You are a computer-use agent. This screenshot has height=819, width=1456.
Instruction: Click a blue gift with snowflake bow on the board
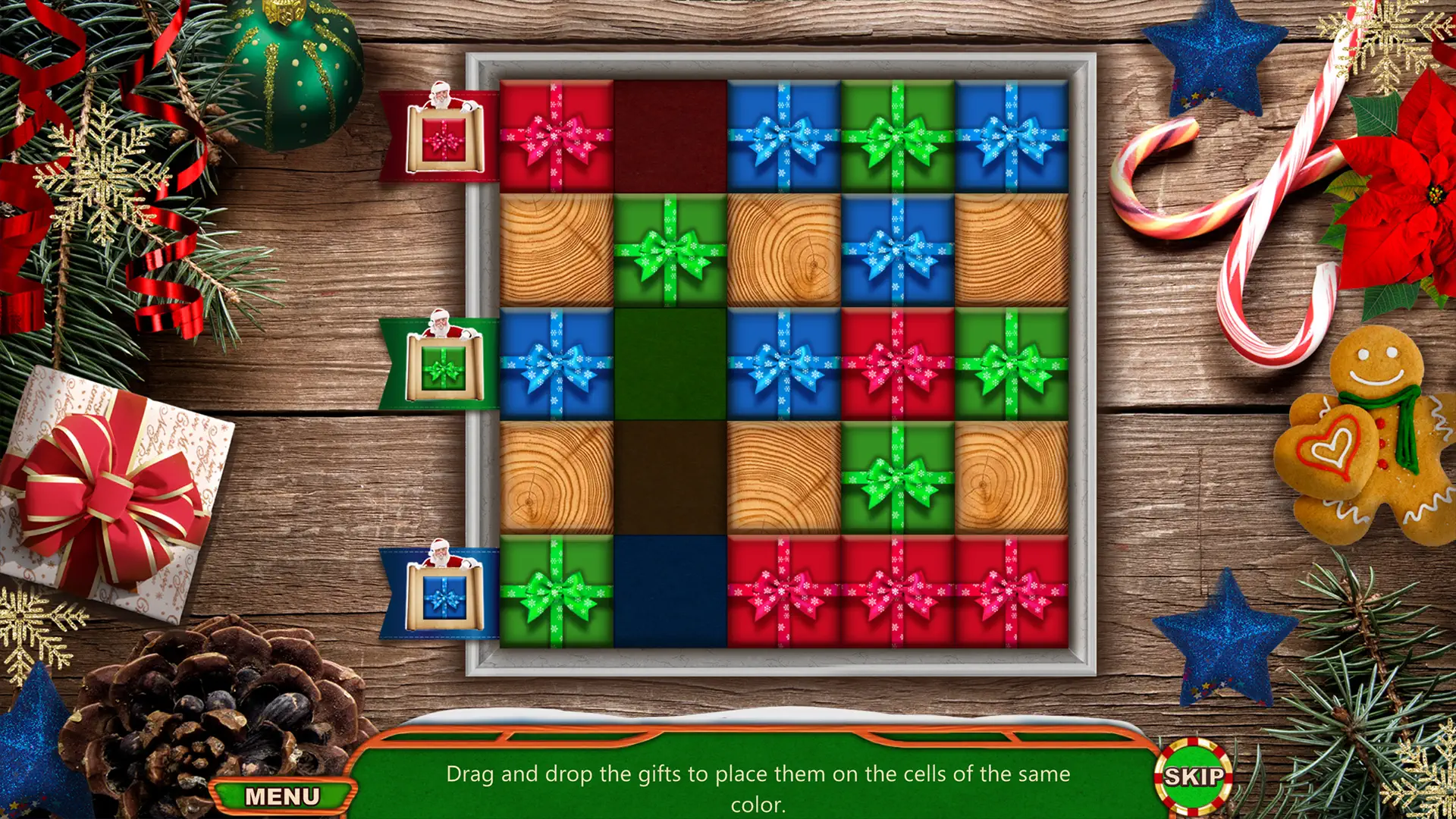[781, 136]
